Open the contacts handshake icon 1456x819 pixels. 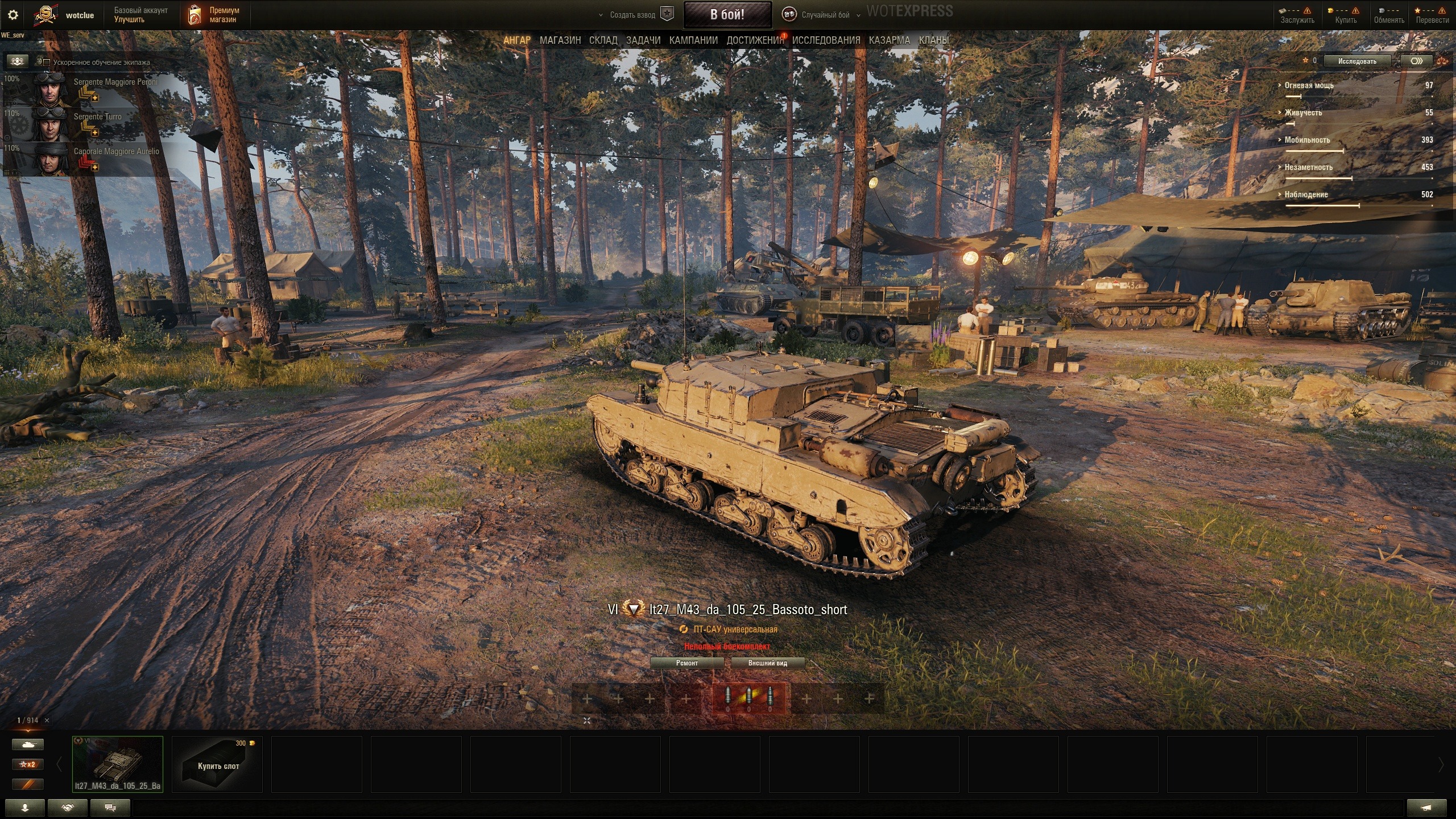67,807
